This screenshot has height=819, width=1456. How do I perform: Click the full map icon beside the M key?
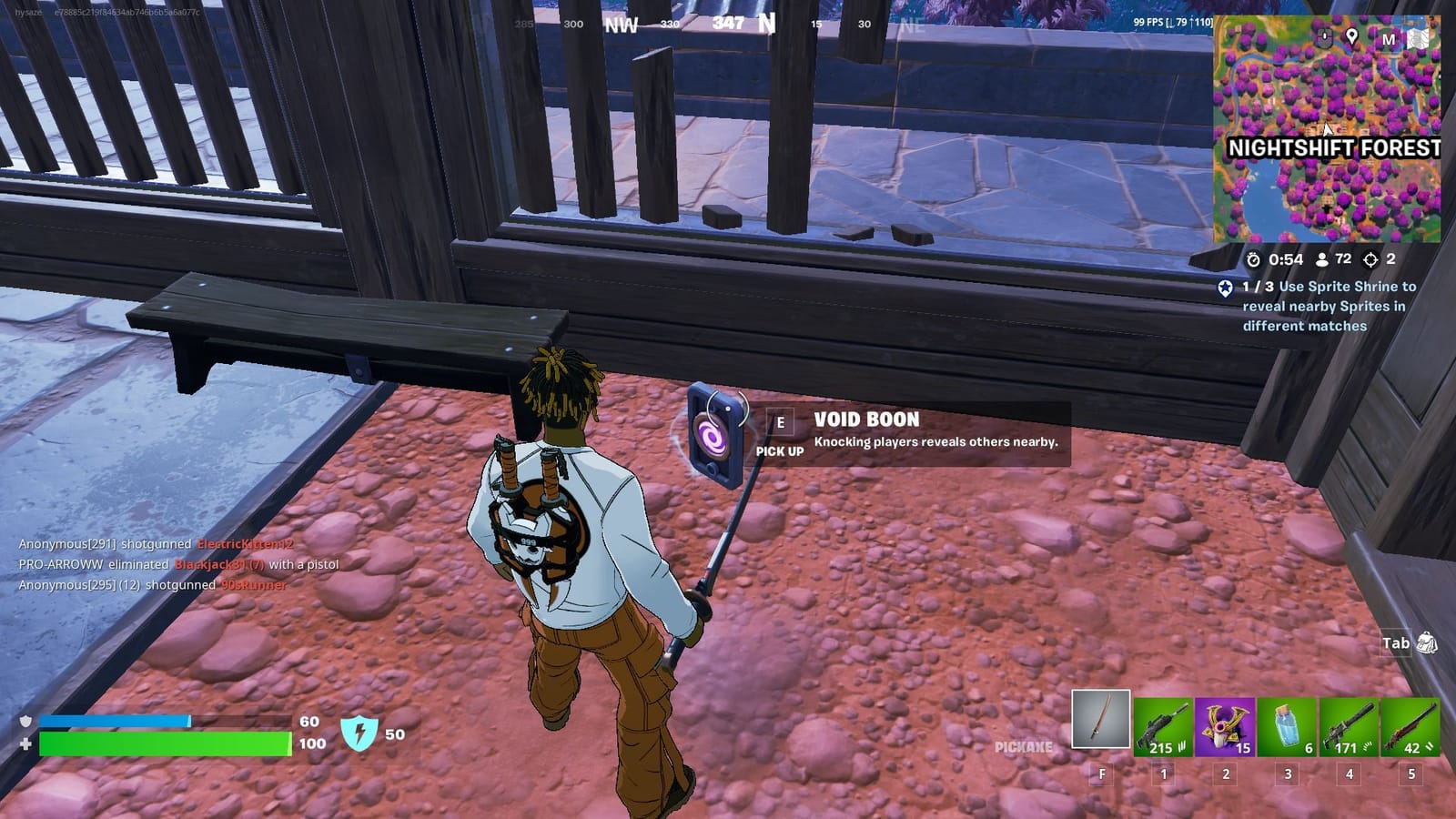1420,38
